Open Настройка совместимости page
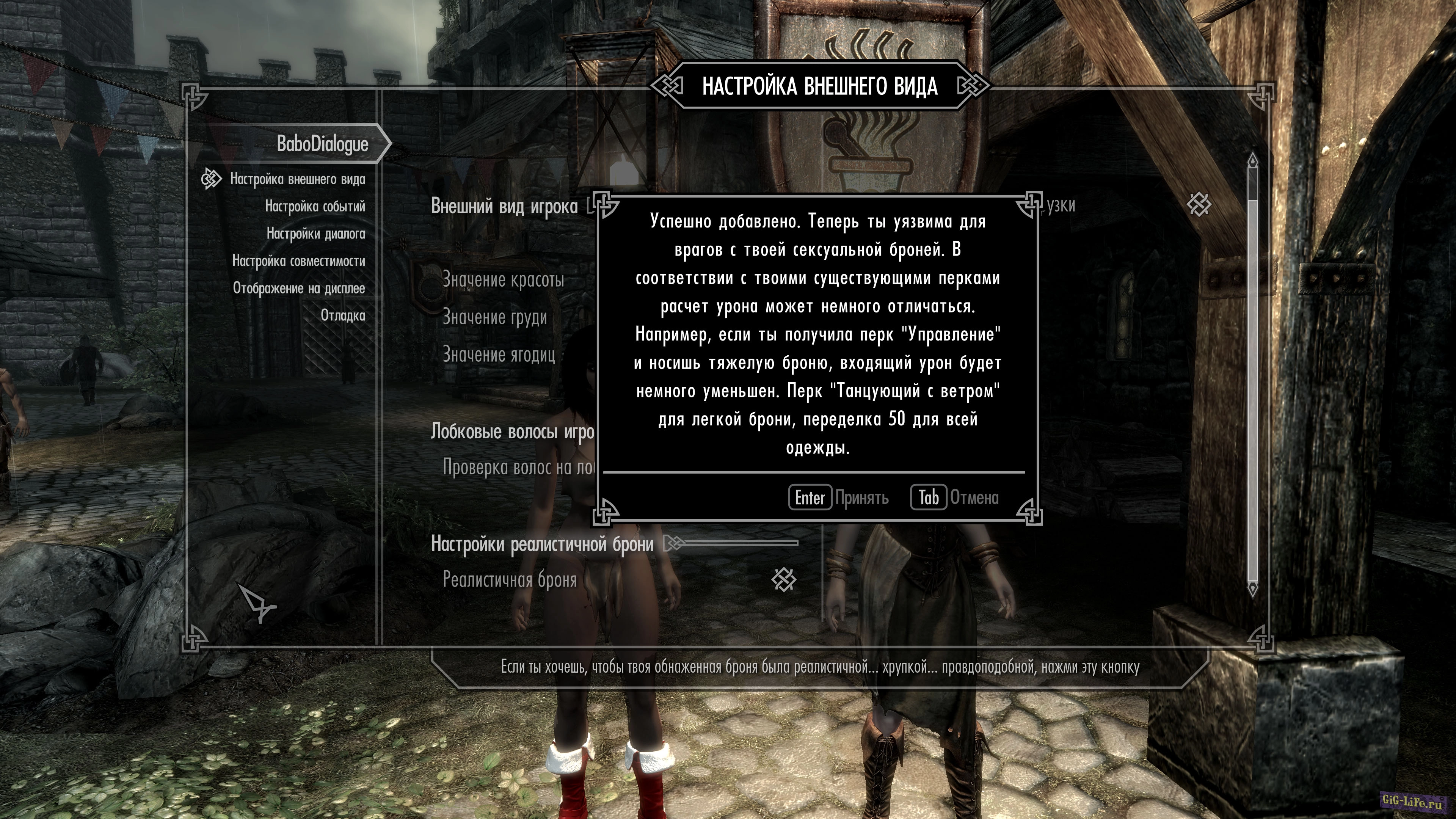This screenshot has width=1456, height=819. point(298,261)
